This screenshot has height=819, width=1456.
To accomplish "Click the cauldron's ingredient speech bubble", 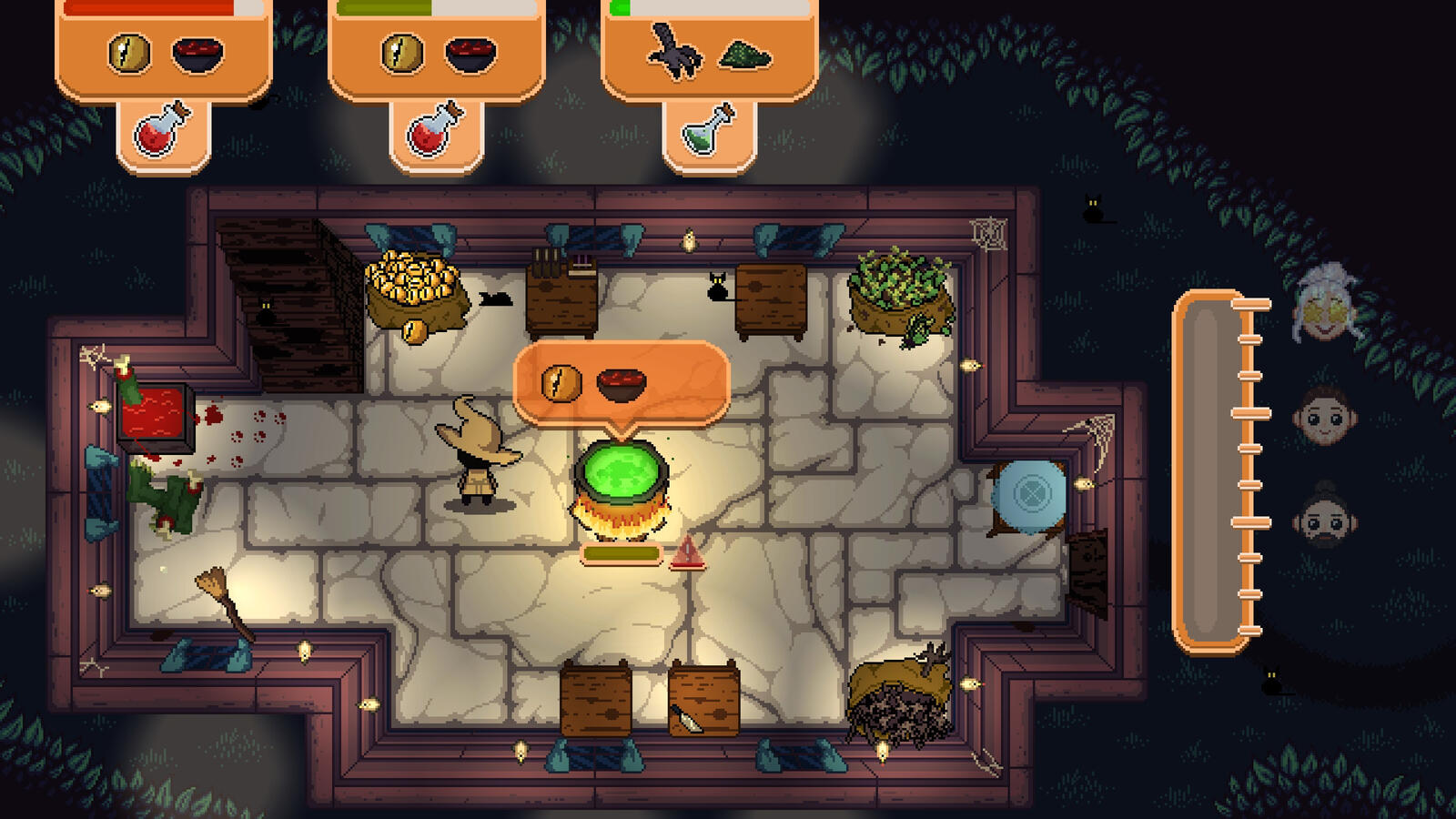I will tap(622, 383).
